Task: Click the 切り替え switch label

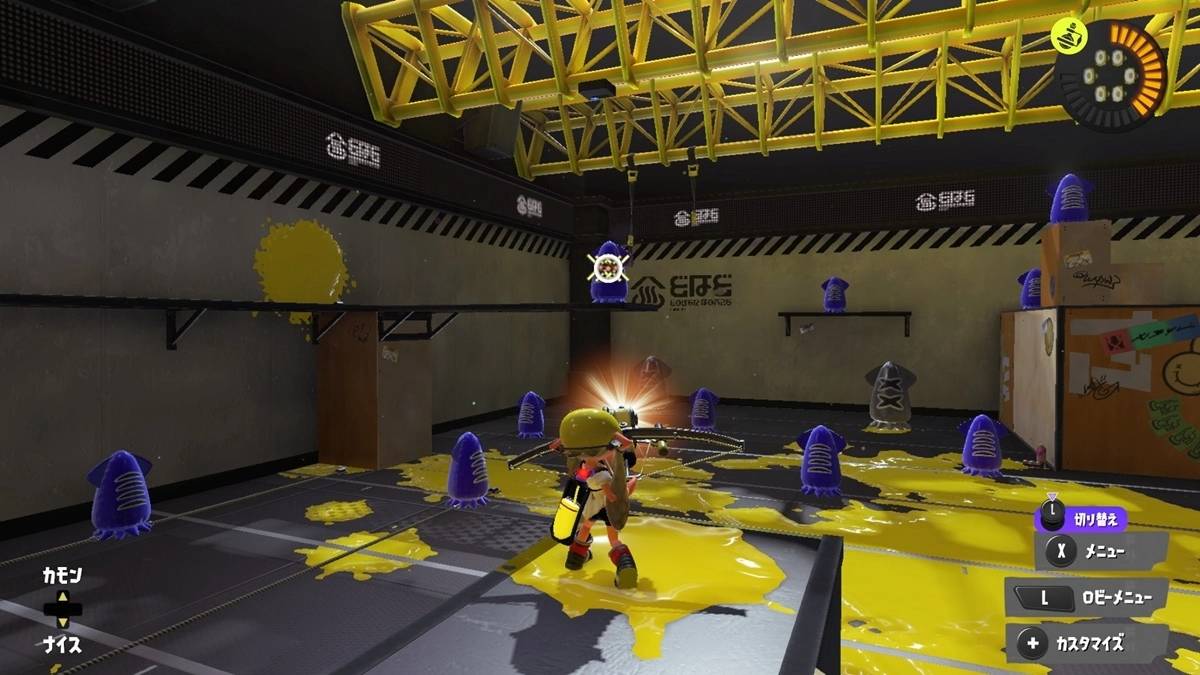Action: pyautogui.click(x=1096, y=519)
